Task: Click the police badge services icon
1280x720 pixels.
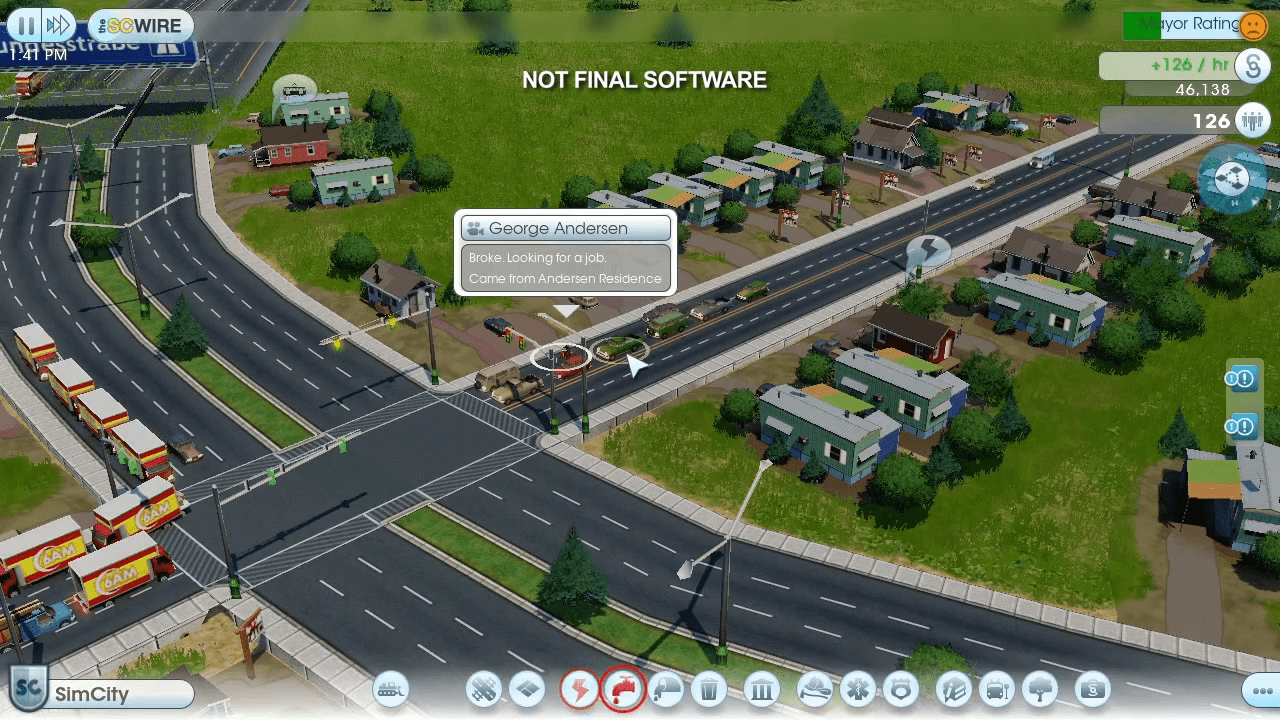Action: pos(902,690)
